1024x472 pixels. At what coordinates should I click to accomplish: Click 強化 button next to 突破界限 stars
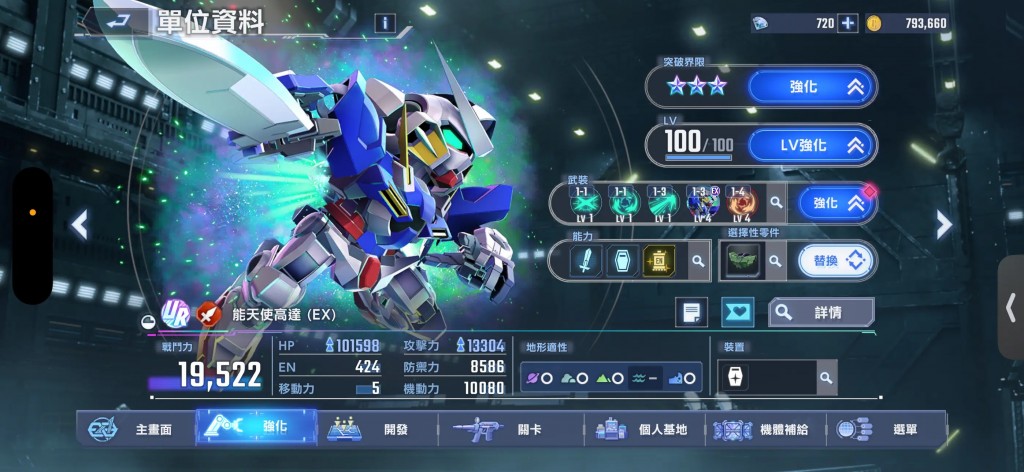(811, 87)
